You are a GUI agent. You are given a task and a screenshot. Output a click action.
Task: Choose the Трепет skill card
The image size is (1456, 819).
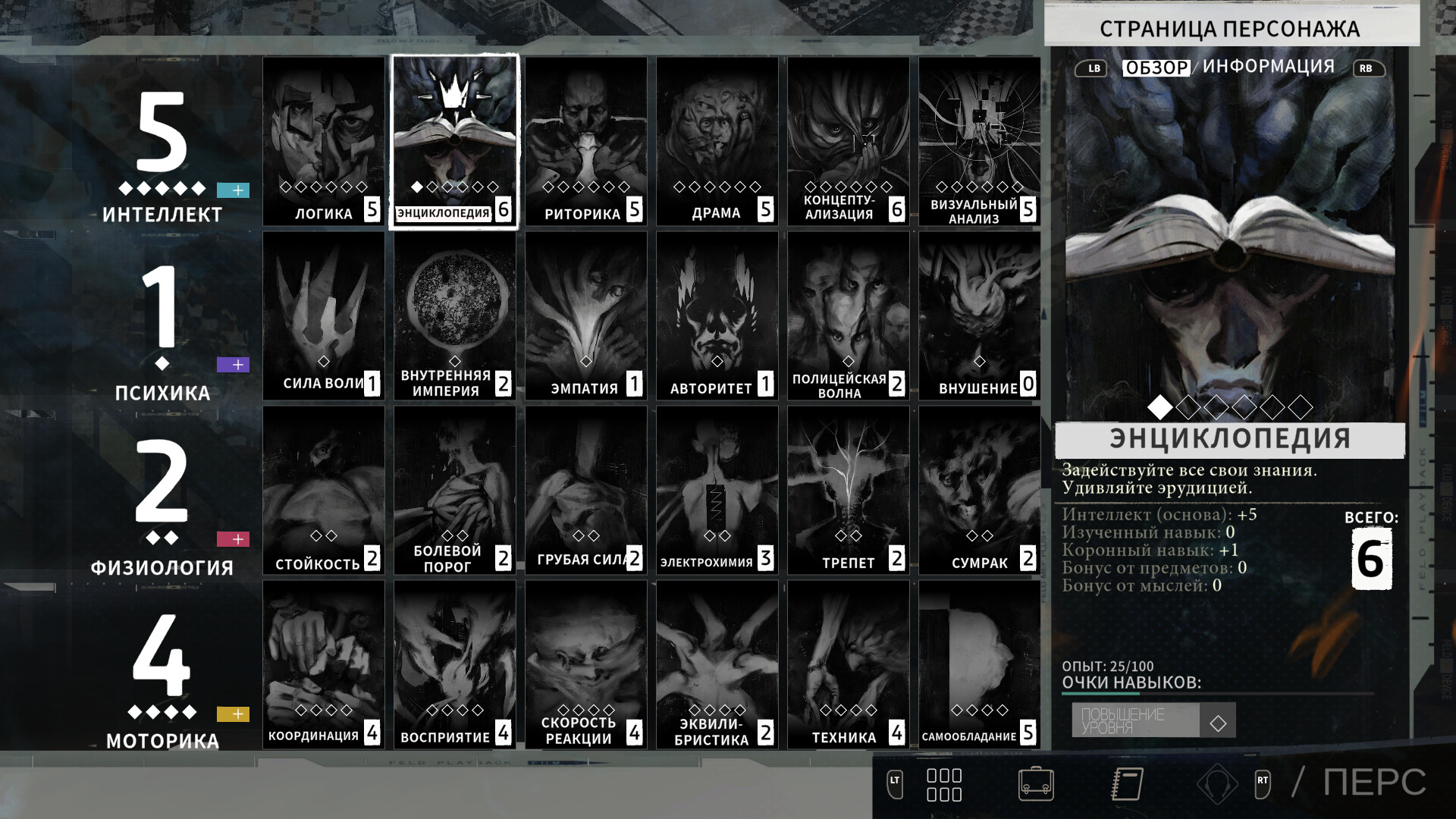pos(849,491)
